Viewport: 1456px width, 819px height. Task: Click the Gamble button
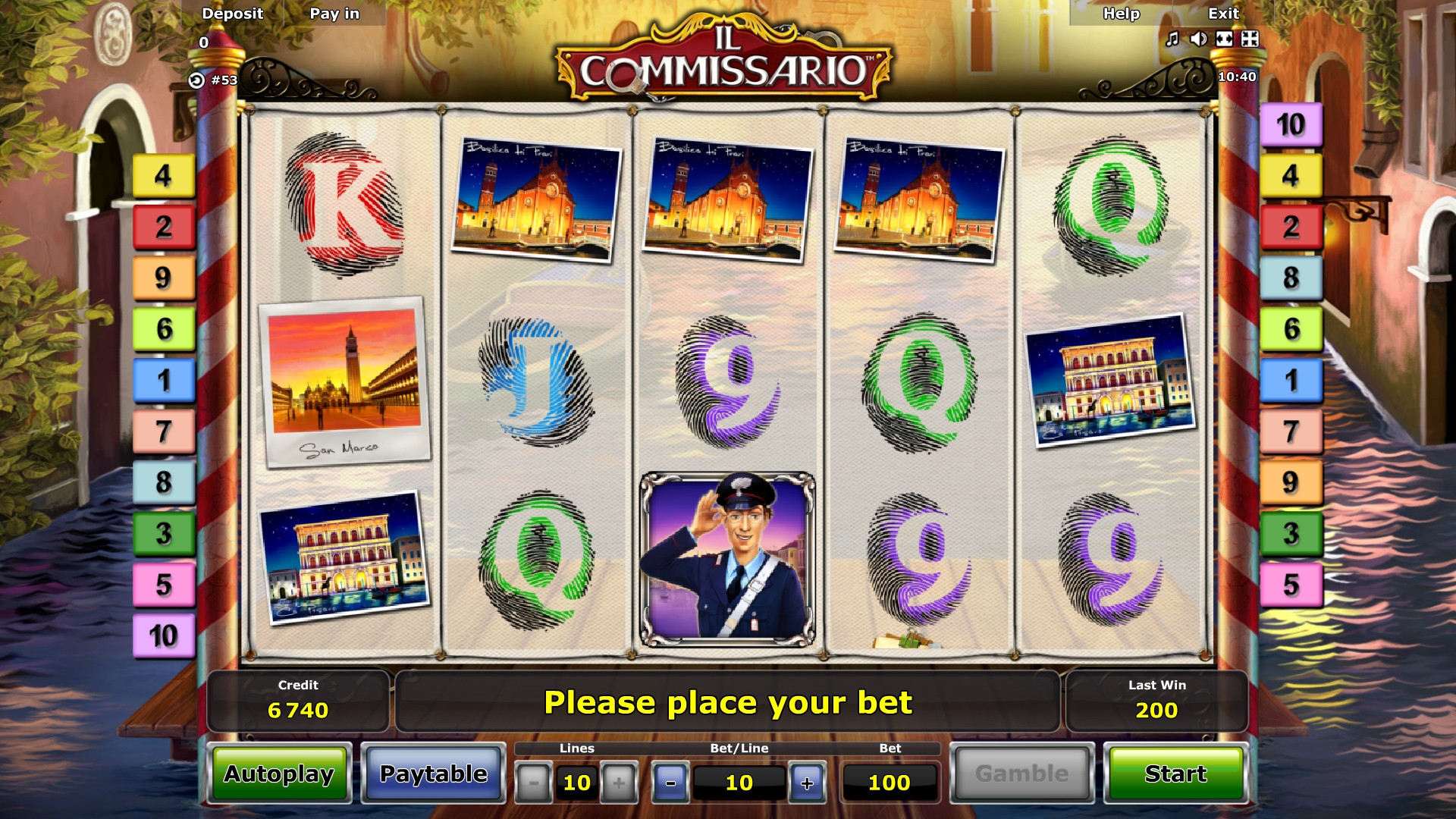pos(1021,773)
